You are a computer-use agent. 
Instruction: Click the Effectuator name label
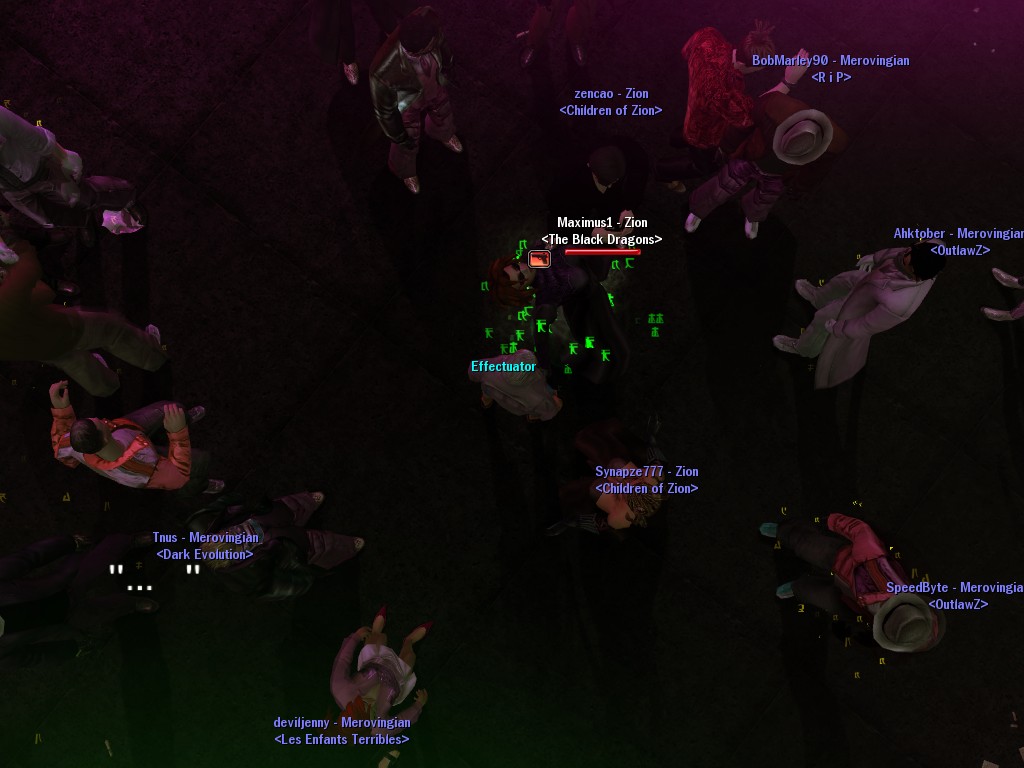(x=503, y=367)
